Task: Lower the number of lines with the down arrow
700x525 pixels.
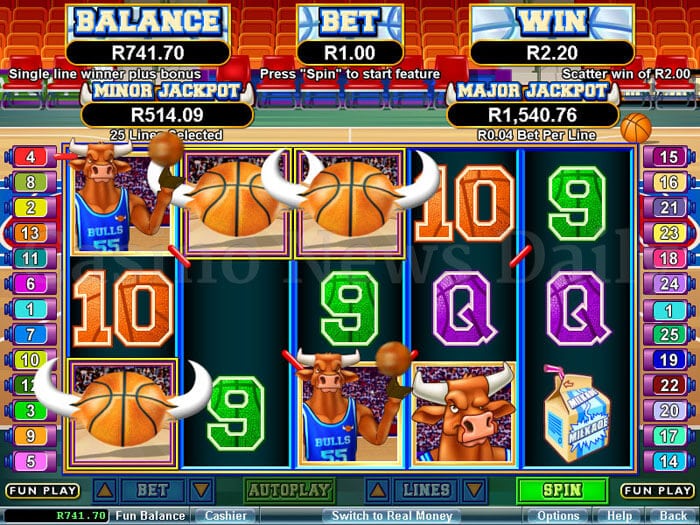Action: 475,490
